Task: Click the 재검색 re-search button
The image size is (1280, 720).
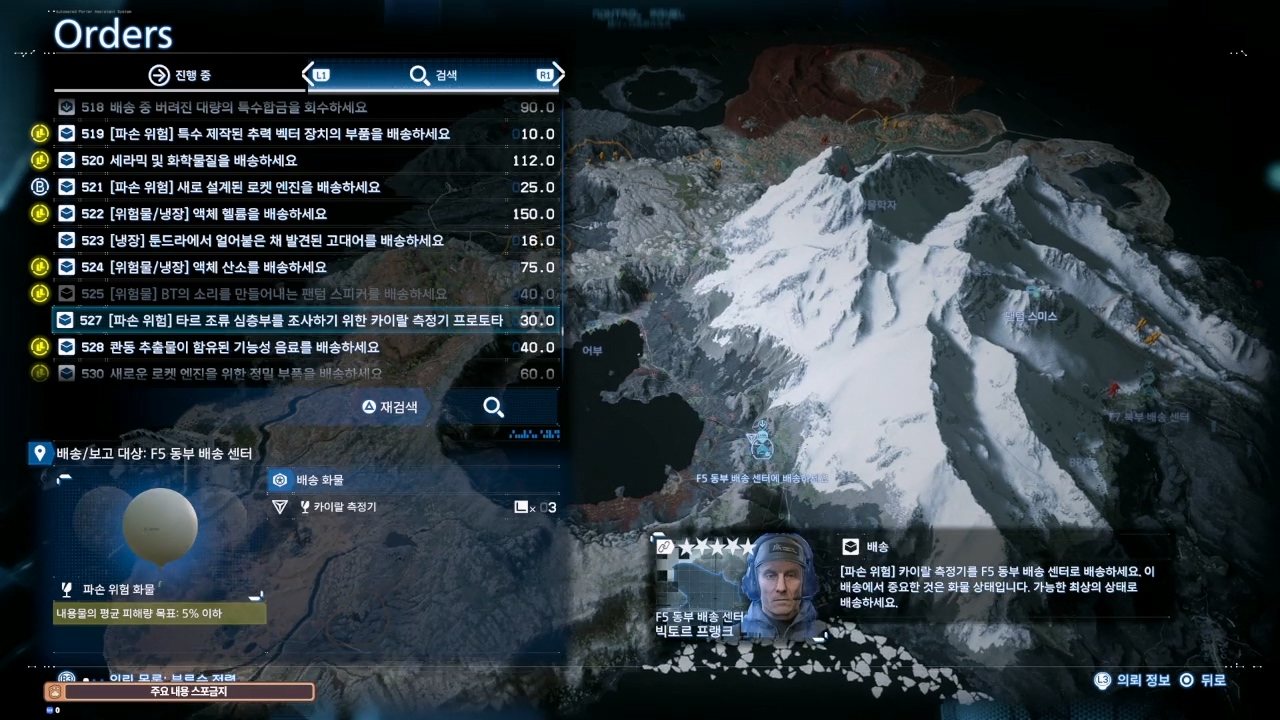Action: (x=390, y=407)
